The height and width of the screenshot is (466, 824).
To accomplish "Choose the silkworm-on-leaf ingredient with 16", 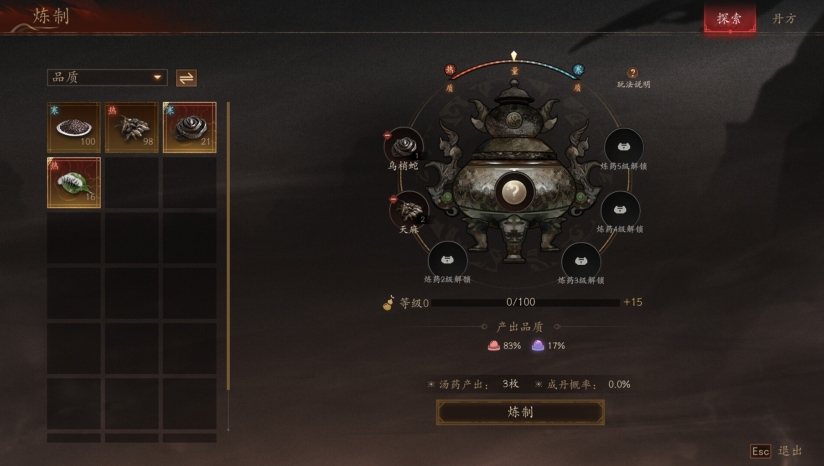I will point(73,182).
